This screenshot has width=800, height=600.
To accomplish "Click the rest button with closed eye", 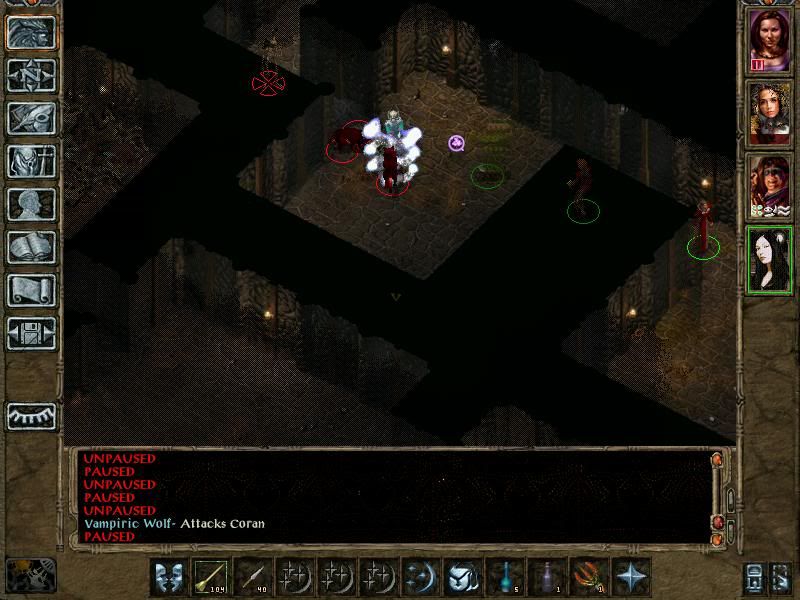I will [x=31, y=415].
